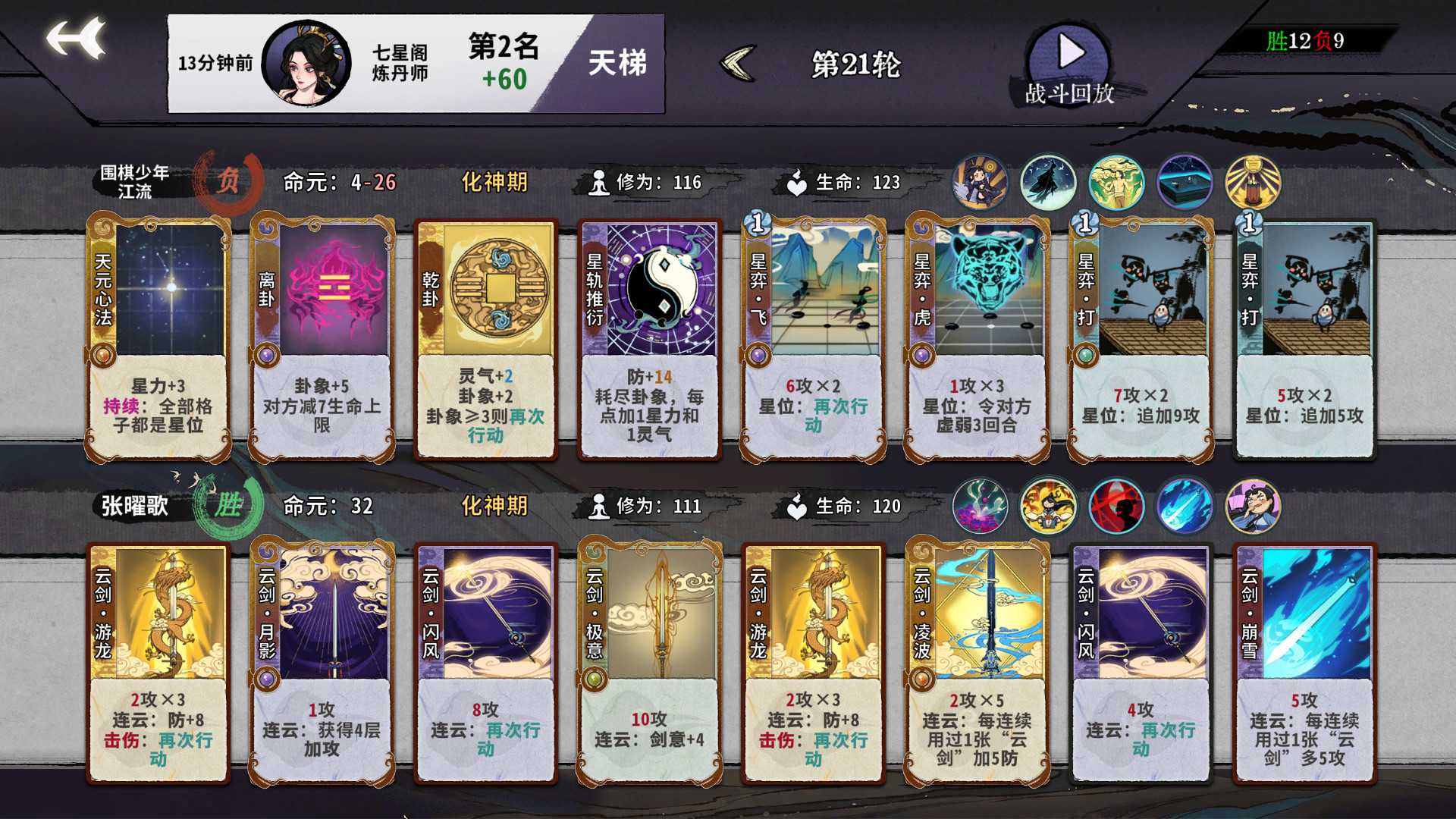1456x819 pixels.
Task: Inspect the dark wraith buff icon beside 江流
Action: [x=1048, y=182]
